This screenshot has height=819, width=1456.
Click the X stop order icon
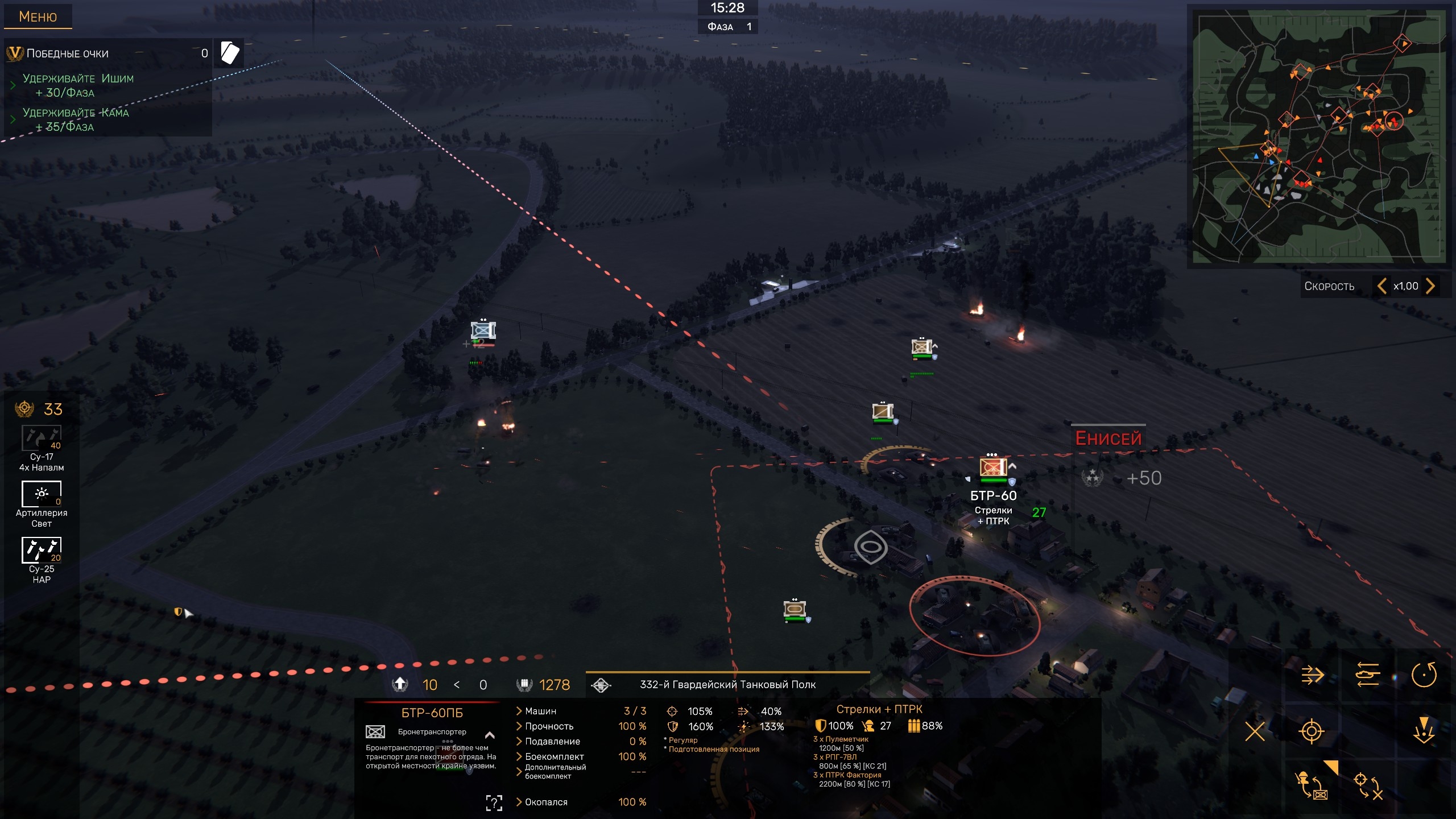coord(1255,731)
